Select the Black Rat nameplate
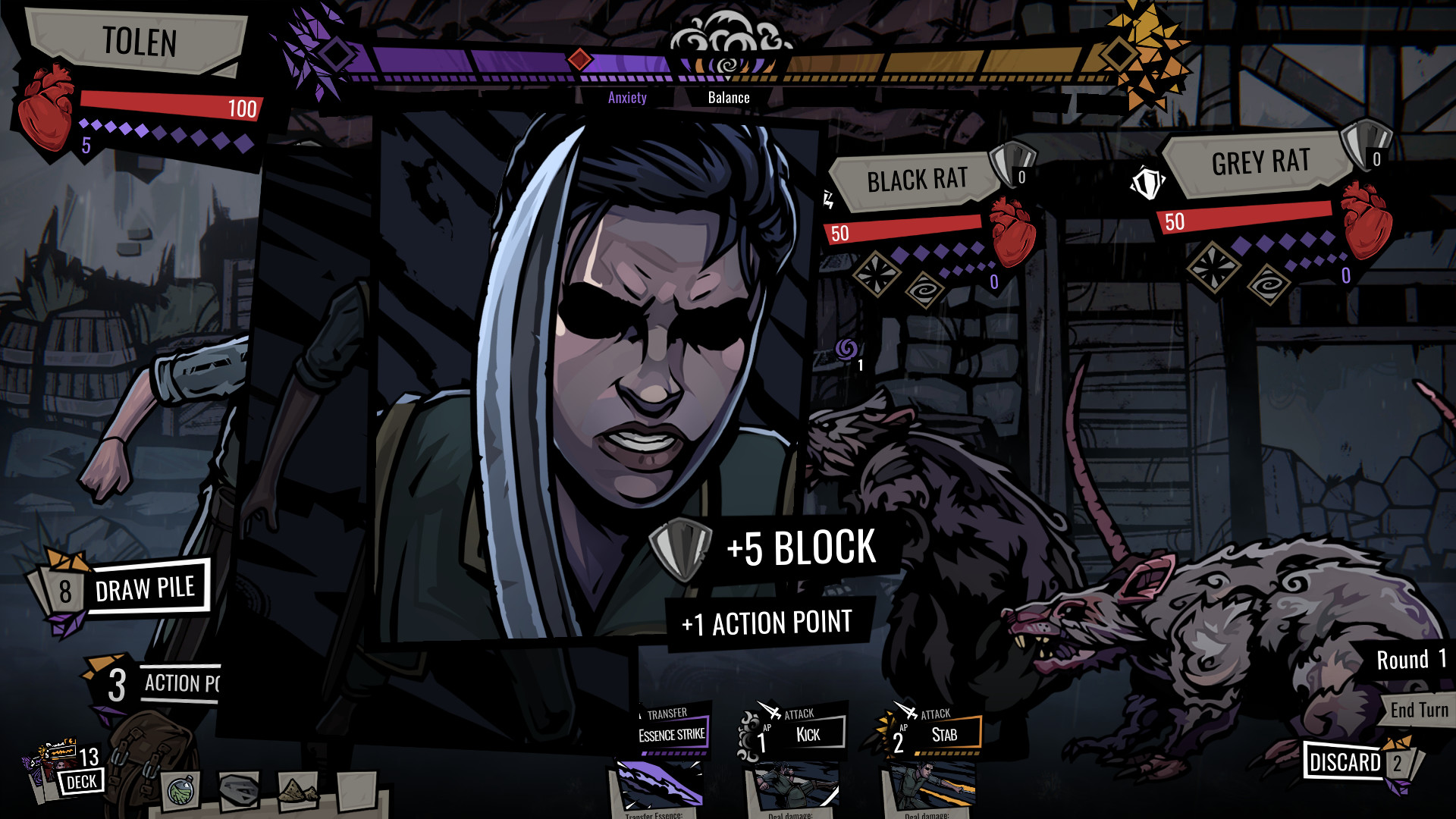 tap(918, 180)
